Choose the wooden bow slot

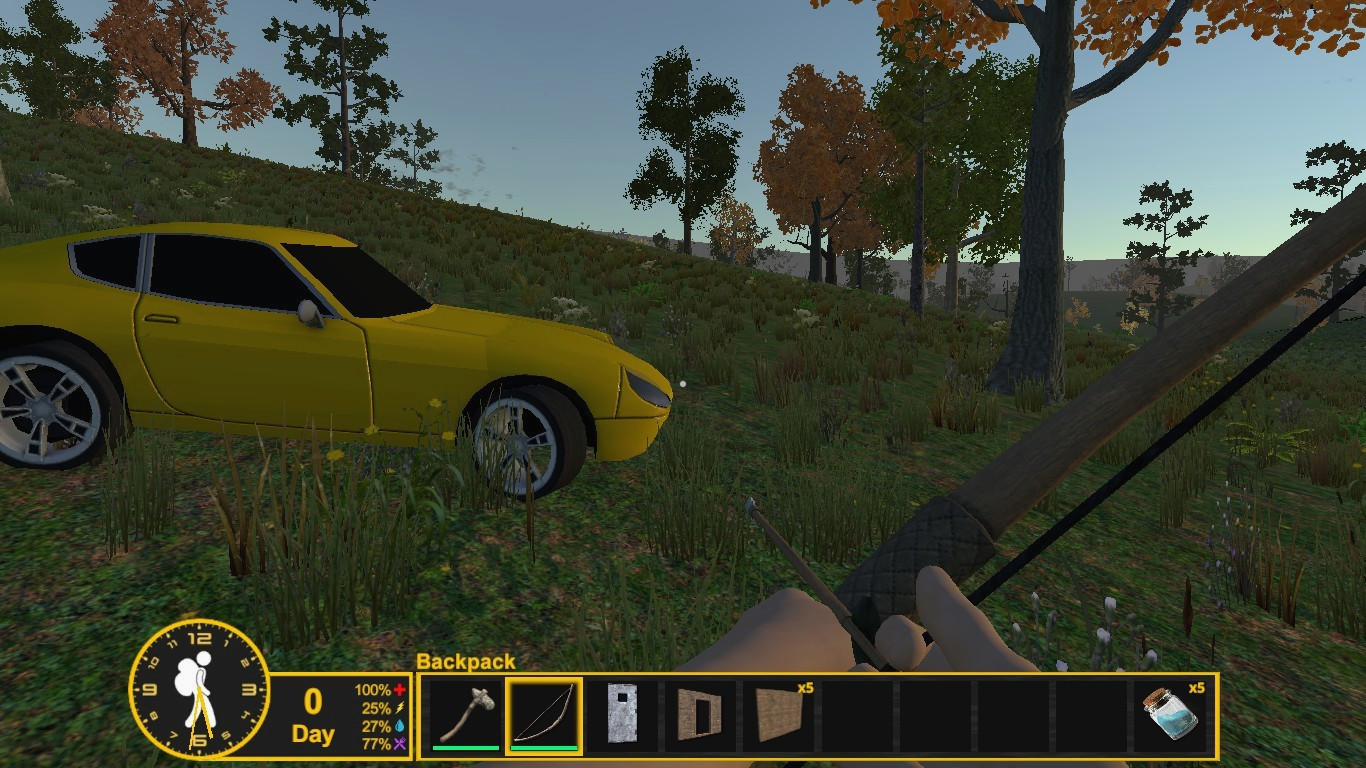pos(544,714)
